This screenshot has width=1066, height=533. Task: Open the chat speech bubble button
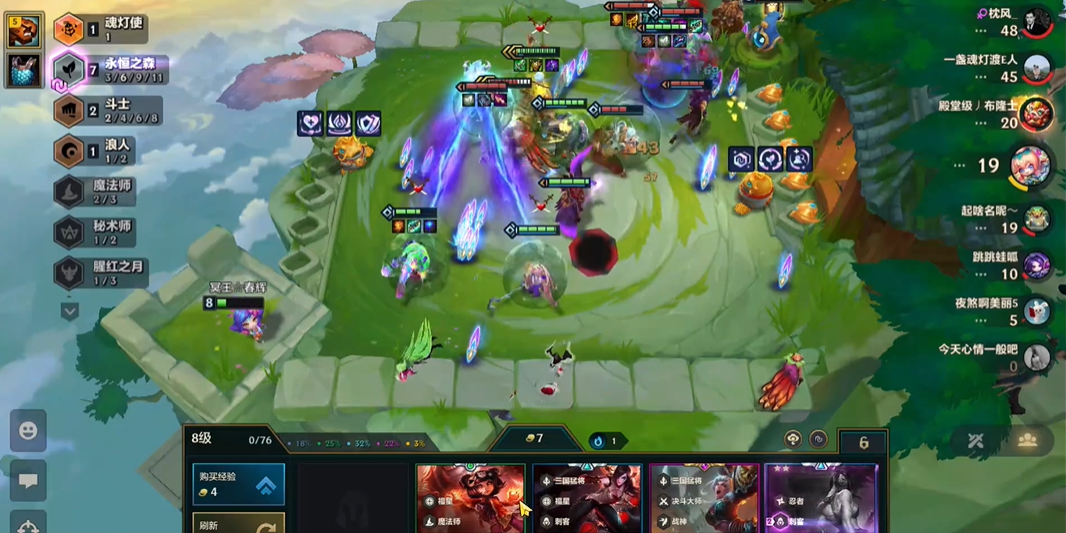(28, 481)
